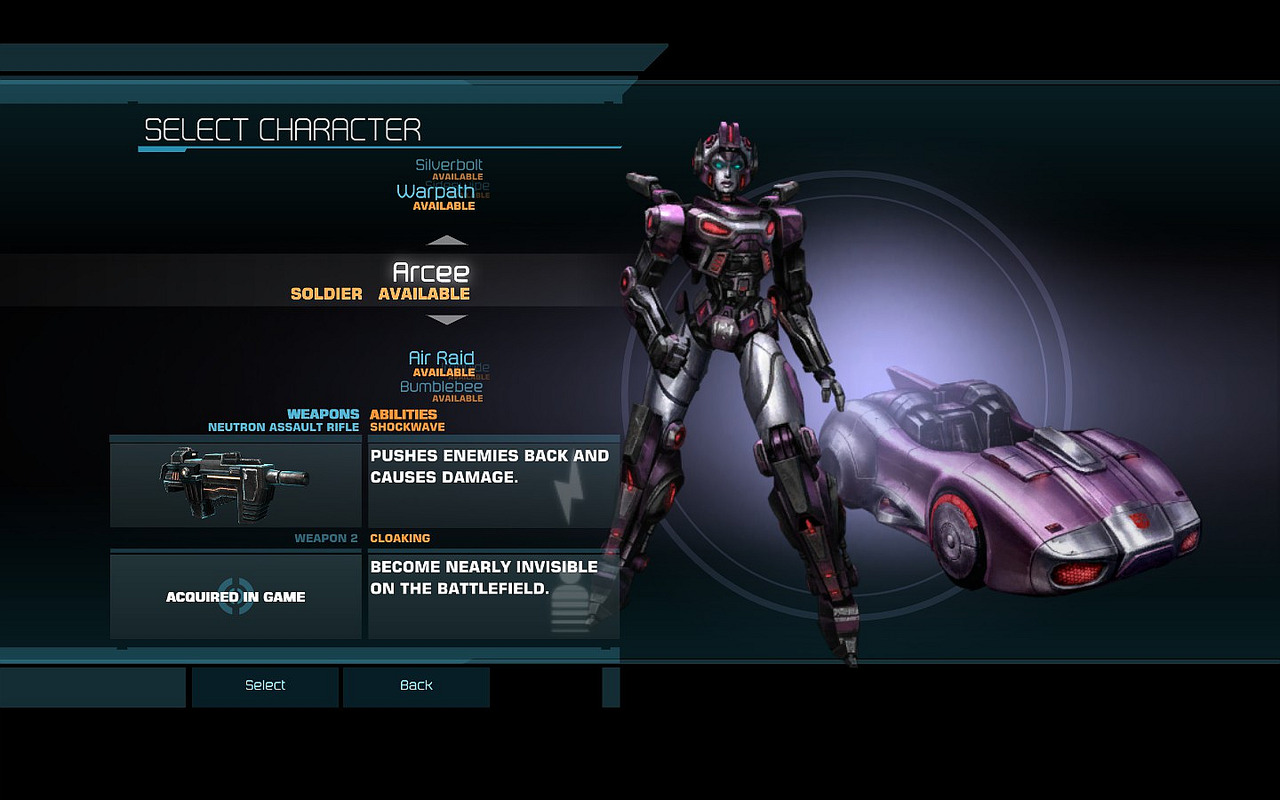
Task: Choose Air Raid from the list
Action: (441, 358)
